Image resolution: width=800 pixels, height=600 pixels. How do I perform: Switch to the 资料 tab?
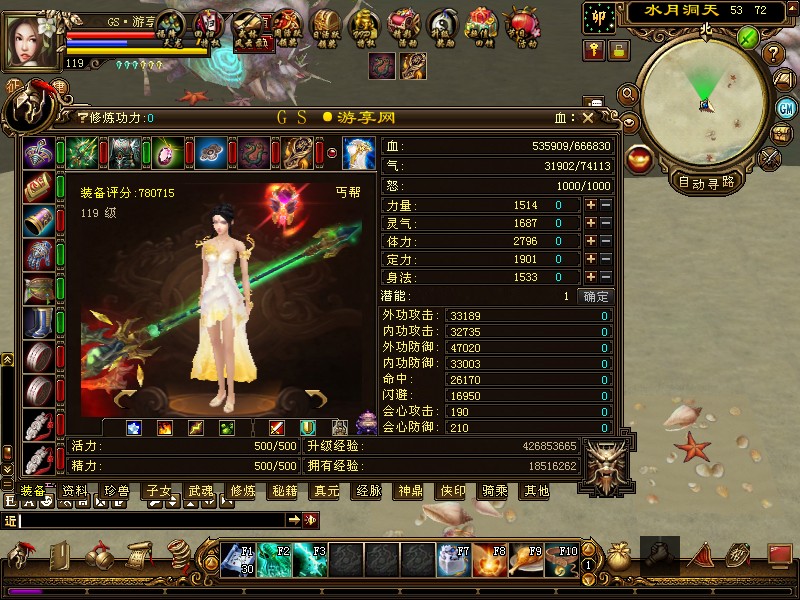pos(74,491)
